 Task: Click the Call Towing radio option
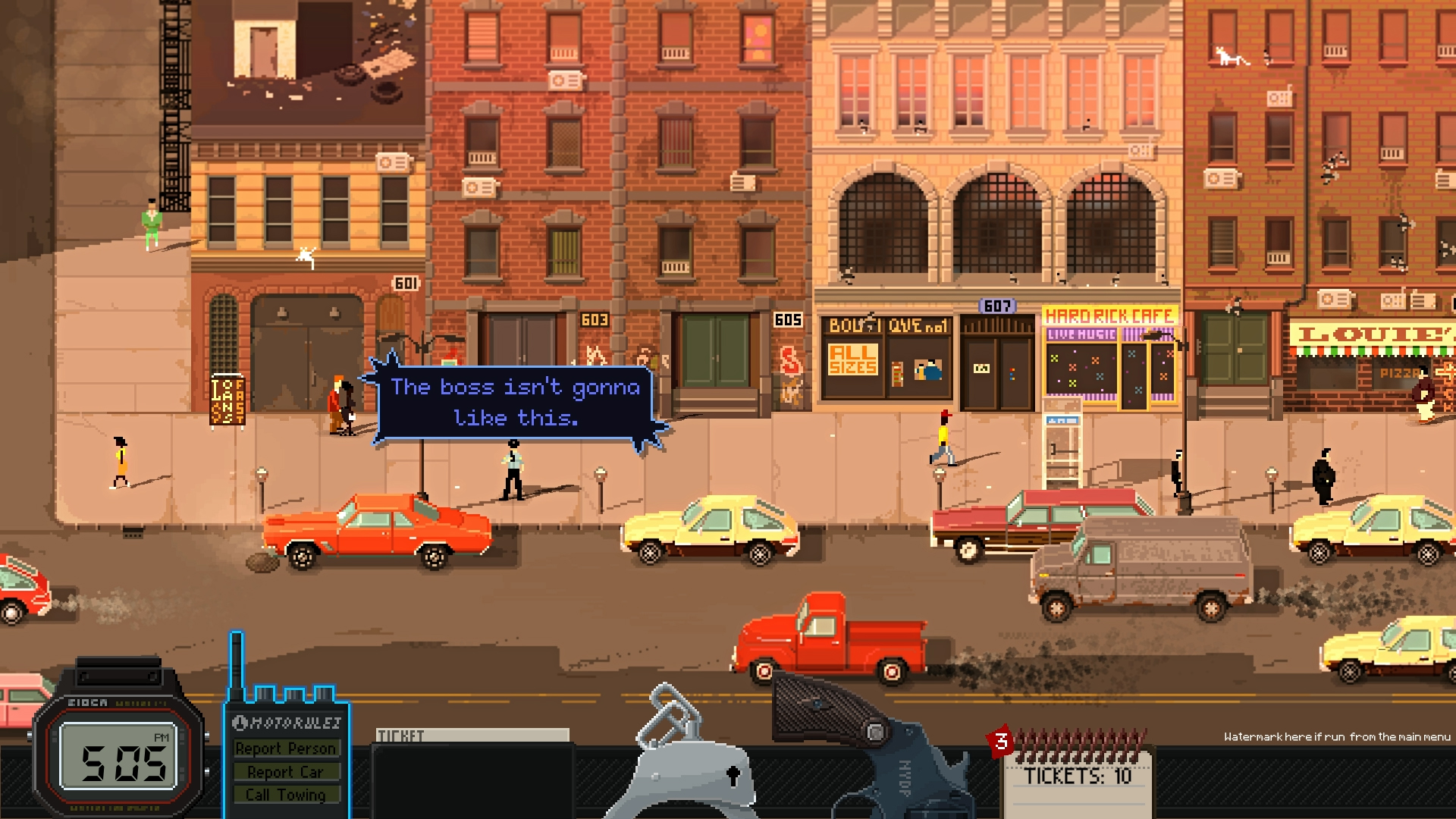[x=284, y=795]
